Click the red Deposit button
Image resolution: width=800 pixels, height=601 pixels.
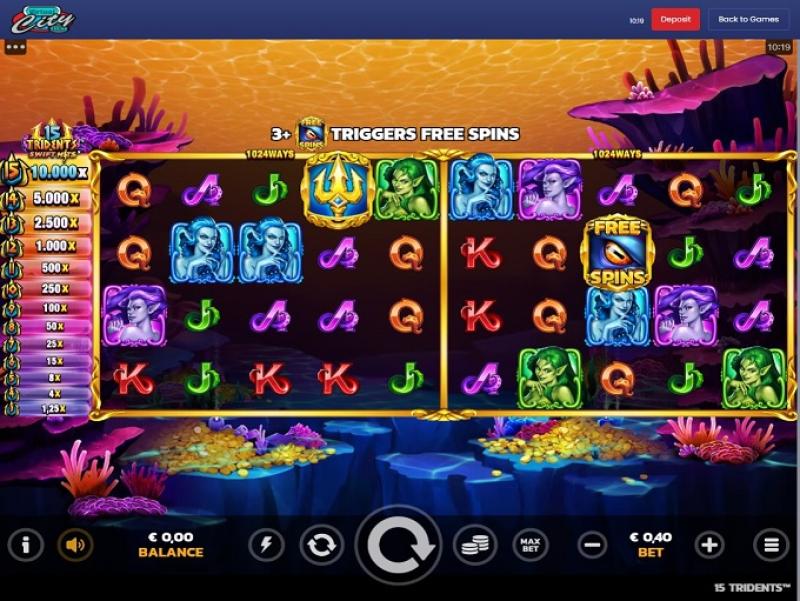coord(675,19)
